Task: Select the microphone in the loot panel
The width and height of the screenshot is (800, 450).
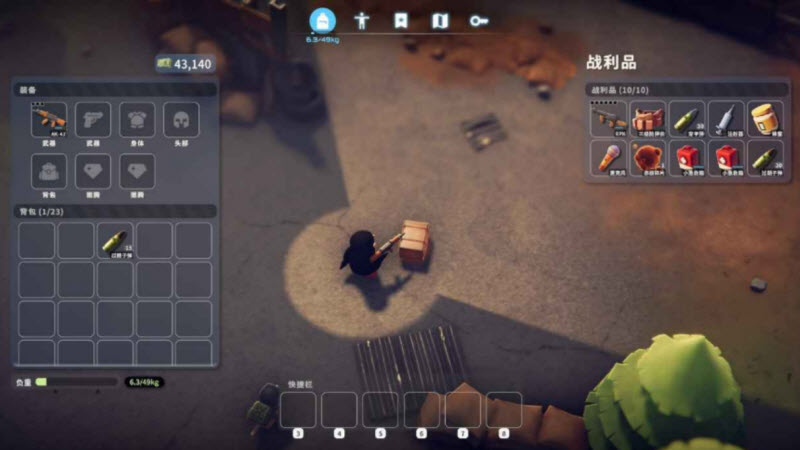Action: click(608, 158)
